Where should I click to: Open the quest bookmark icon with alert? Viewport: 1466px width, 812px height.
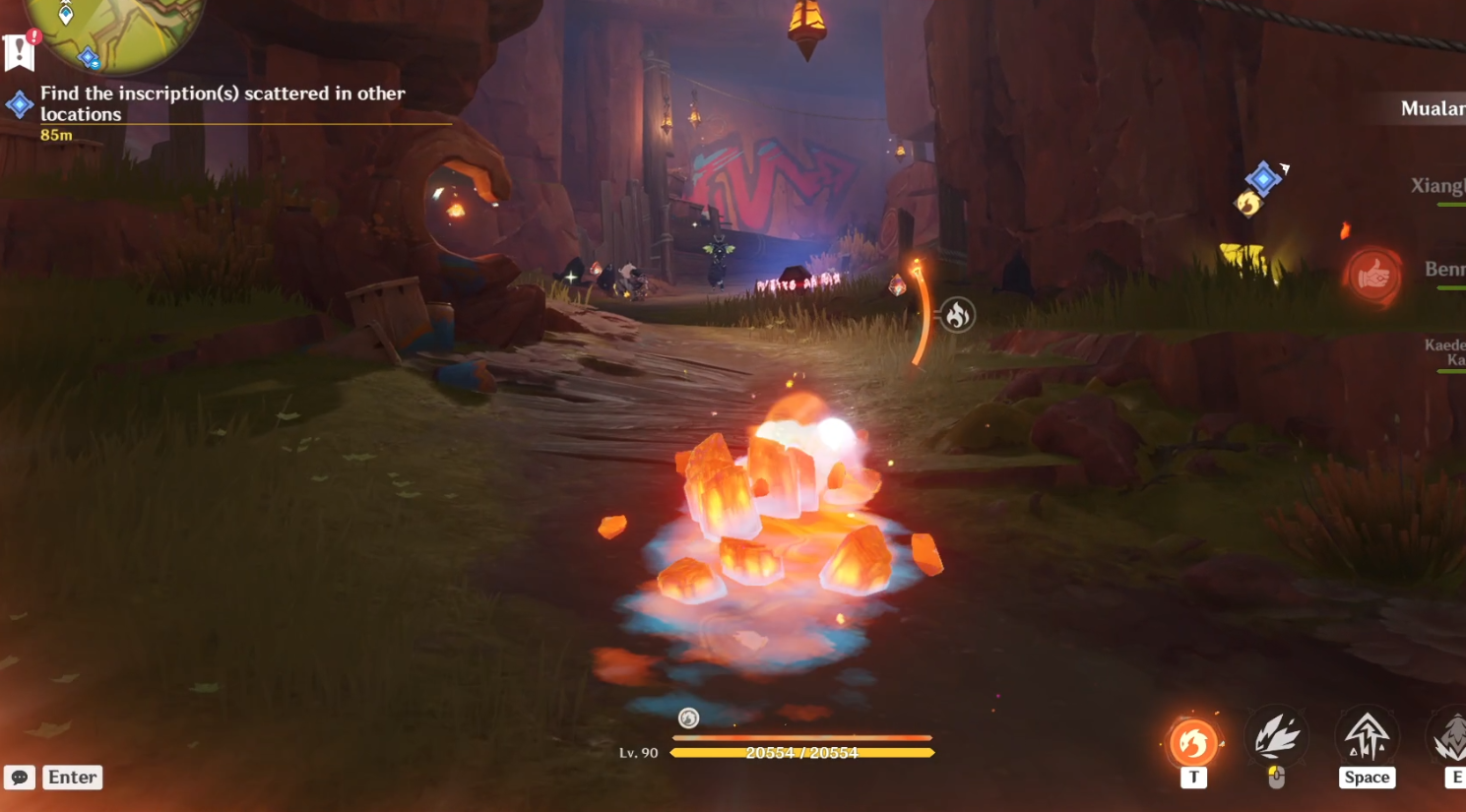tap(20, 52)
